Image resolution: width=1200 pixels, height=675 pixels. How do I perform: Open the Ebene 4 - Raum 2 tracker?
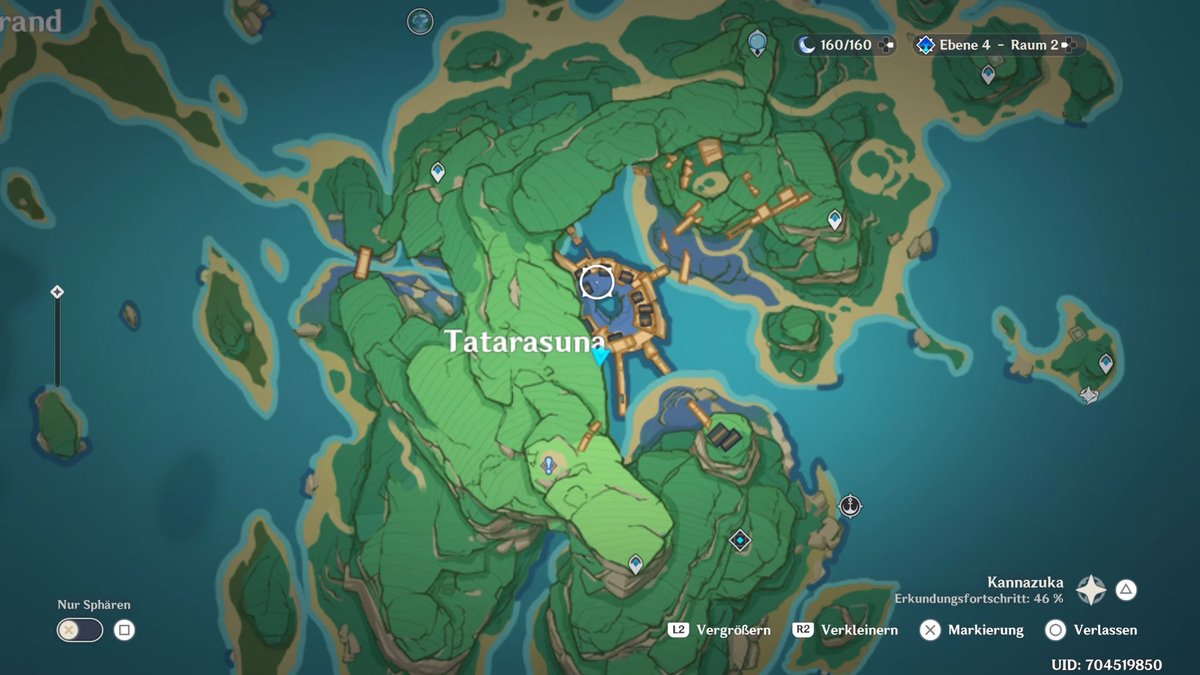coord(997,45)
